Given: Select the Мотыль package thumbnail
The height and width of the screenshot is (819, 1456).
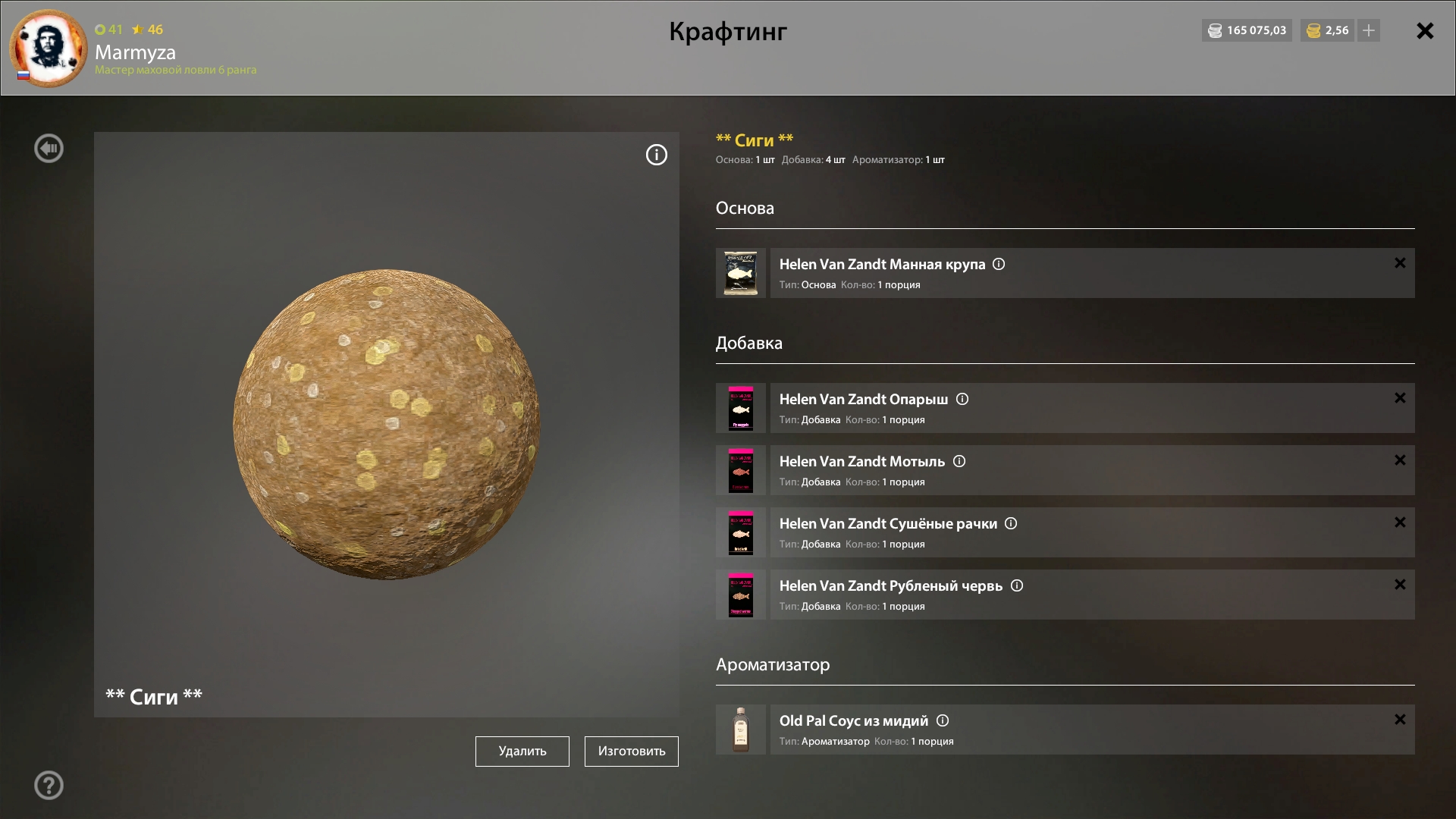Looking at the screenshot, I should (x=741, y=470).
